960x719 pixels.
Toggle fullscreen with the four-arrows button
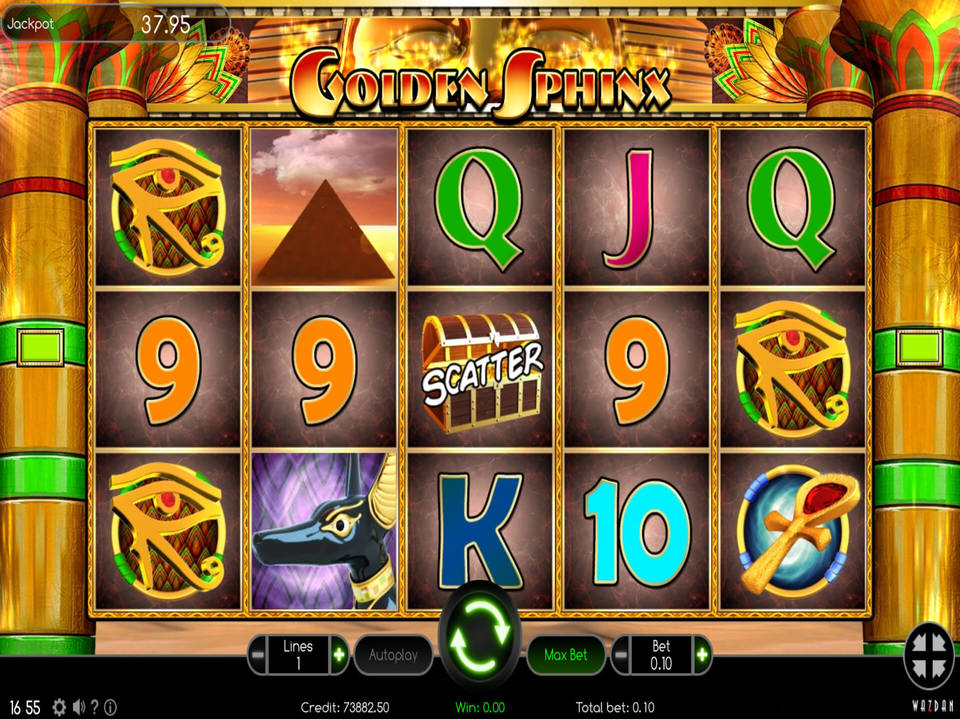tap(929, 656)
